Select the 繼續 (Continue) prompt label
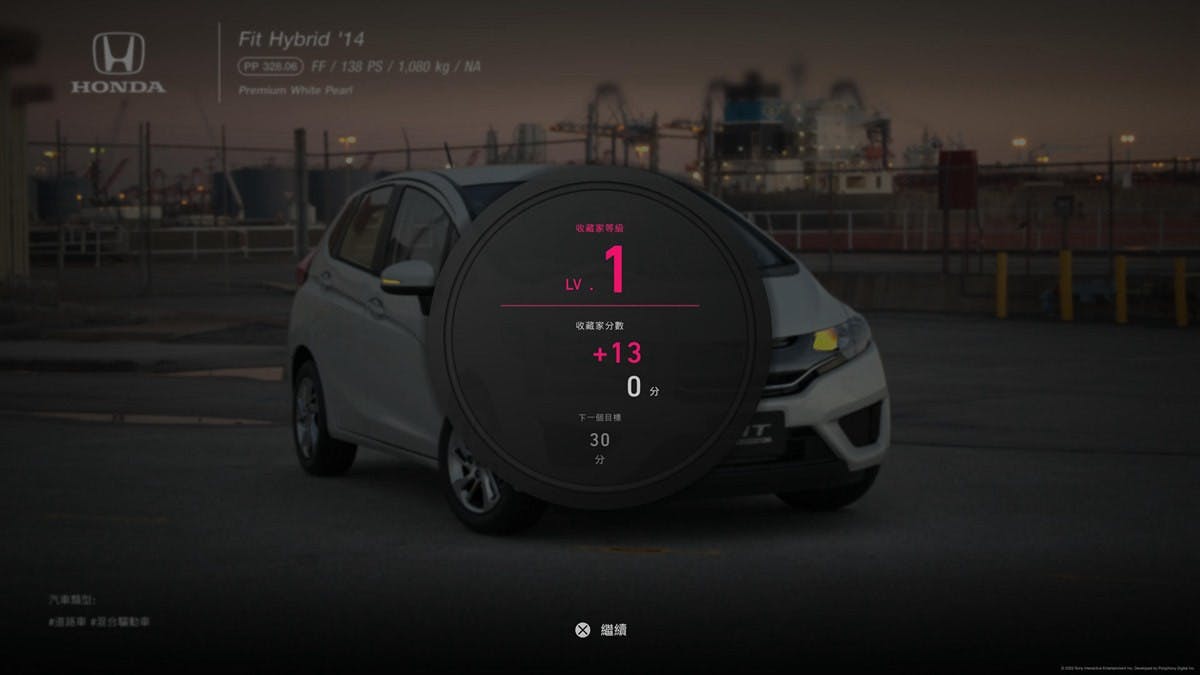The image size is (1200, 675). click(613, 630)
